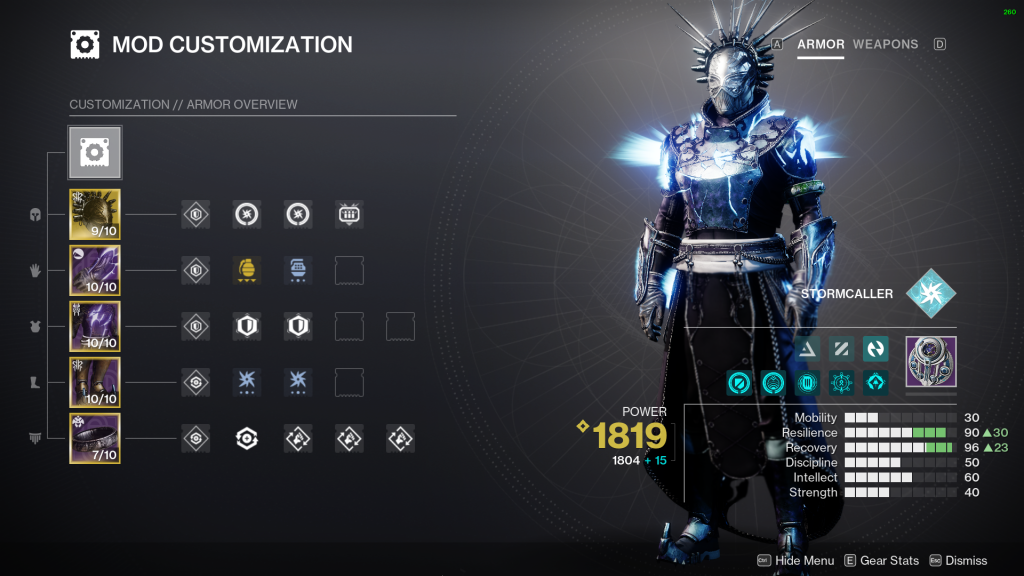Open the armor overview gear tile
The width and height of the screenshot is (1024, 576).
point(95,152)
